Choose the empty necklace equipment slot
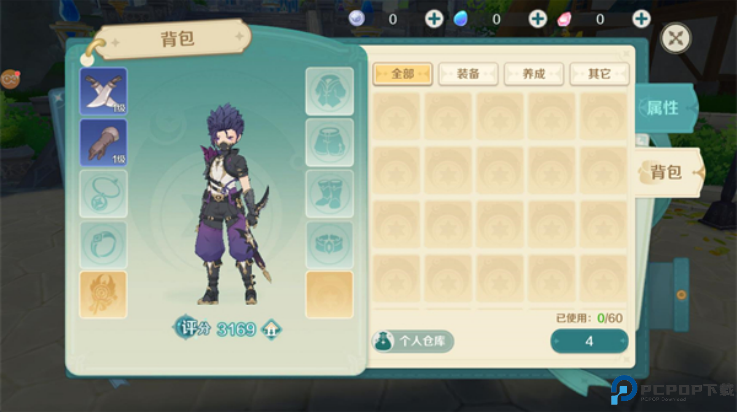This screenshot has width=737, height=412. (103, 194)
